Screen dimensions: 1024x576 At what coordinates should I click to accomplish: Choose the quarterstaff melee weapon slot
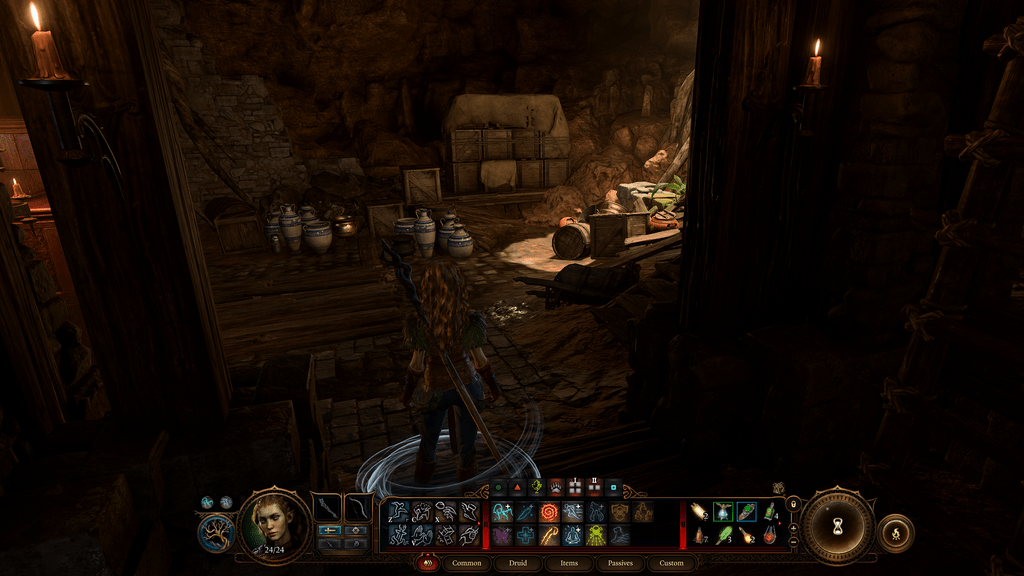[327, 508]
